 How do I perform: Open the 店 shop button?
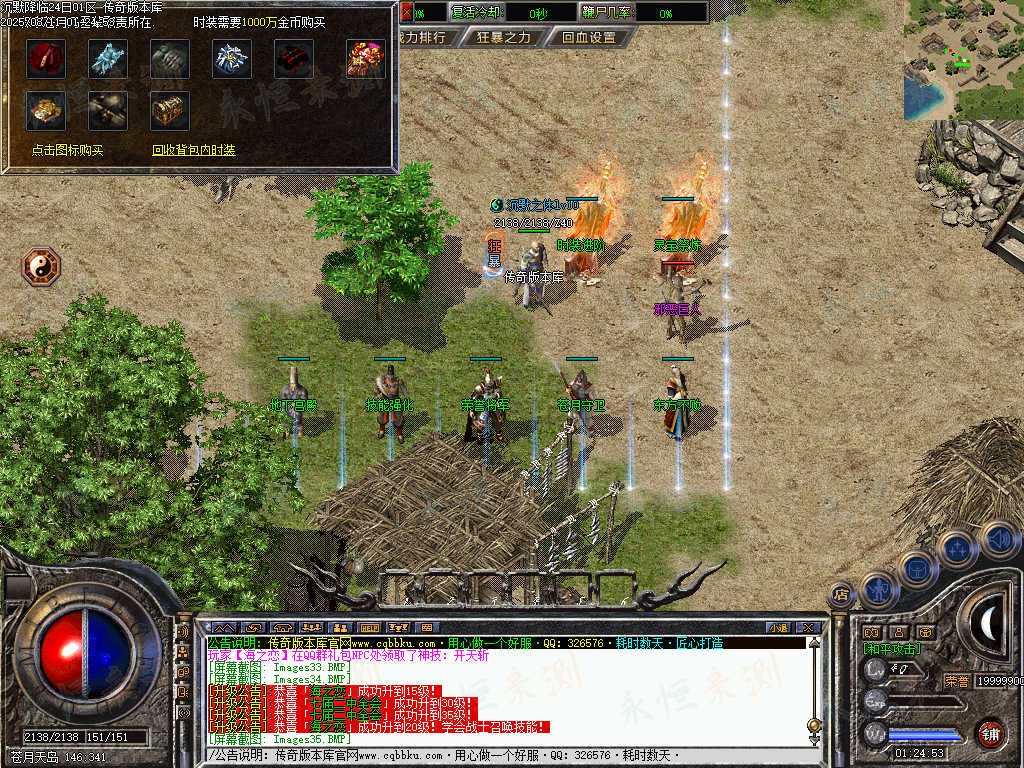841,594
